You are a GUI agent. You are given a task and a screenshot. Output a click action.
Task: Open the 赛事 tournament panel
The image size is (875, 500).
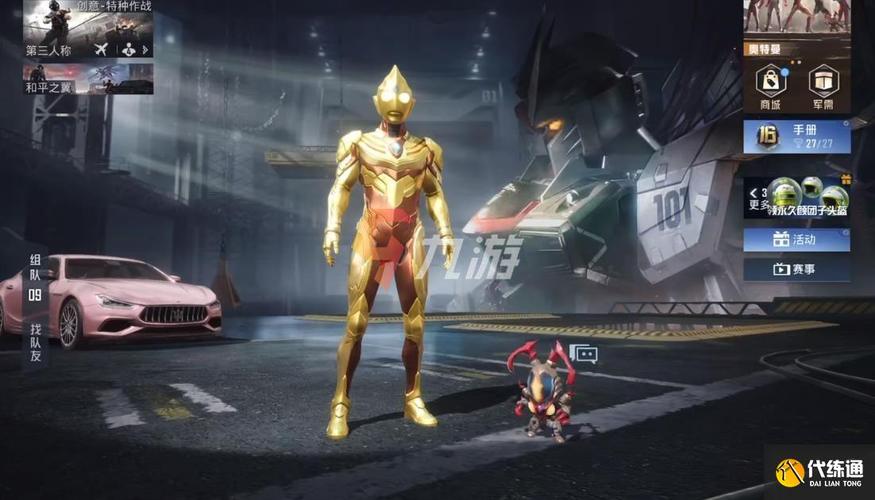(797, 268)
